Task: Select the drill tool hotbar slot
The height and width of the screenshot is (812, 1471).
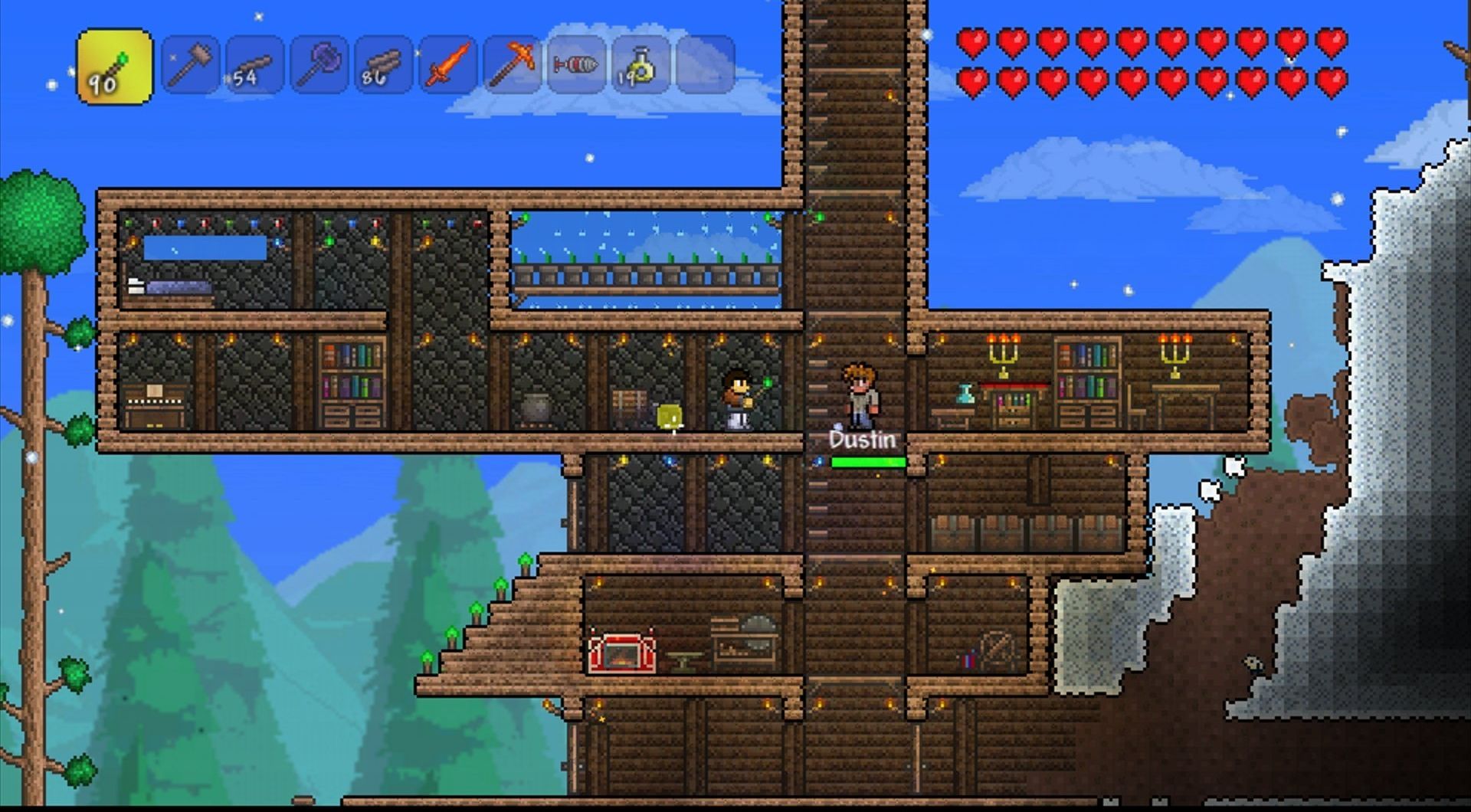Action: point(576,65)
